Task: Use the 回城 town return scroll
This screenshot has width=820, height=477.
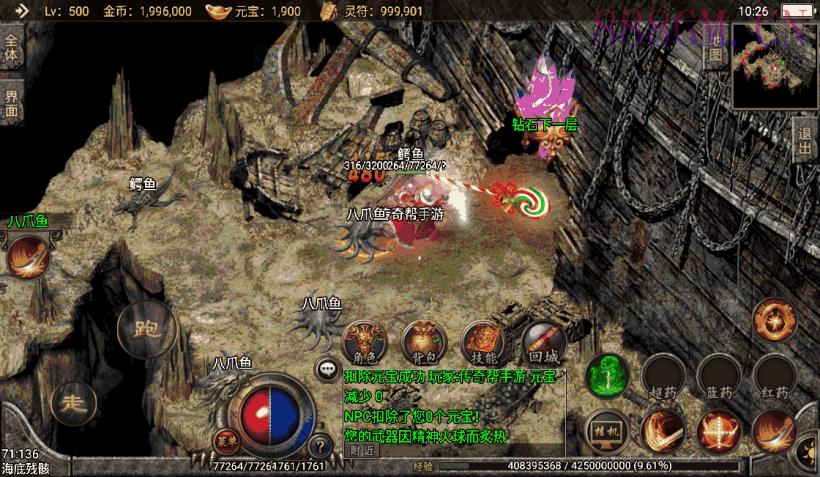Action: click(543, 340)
